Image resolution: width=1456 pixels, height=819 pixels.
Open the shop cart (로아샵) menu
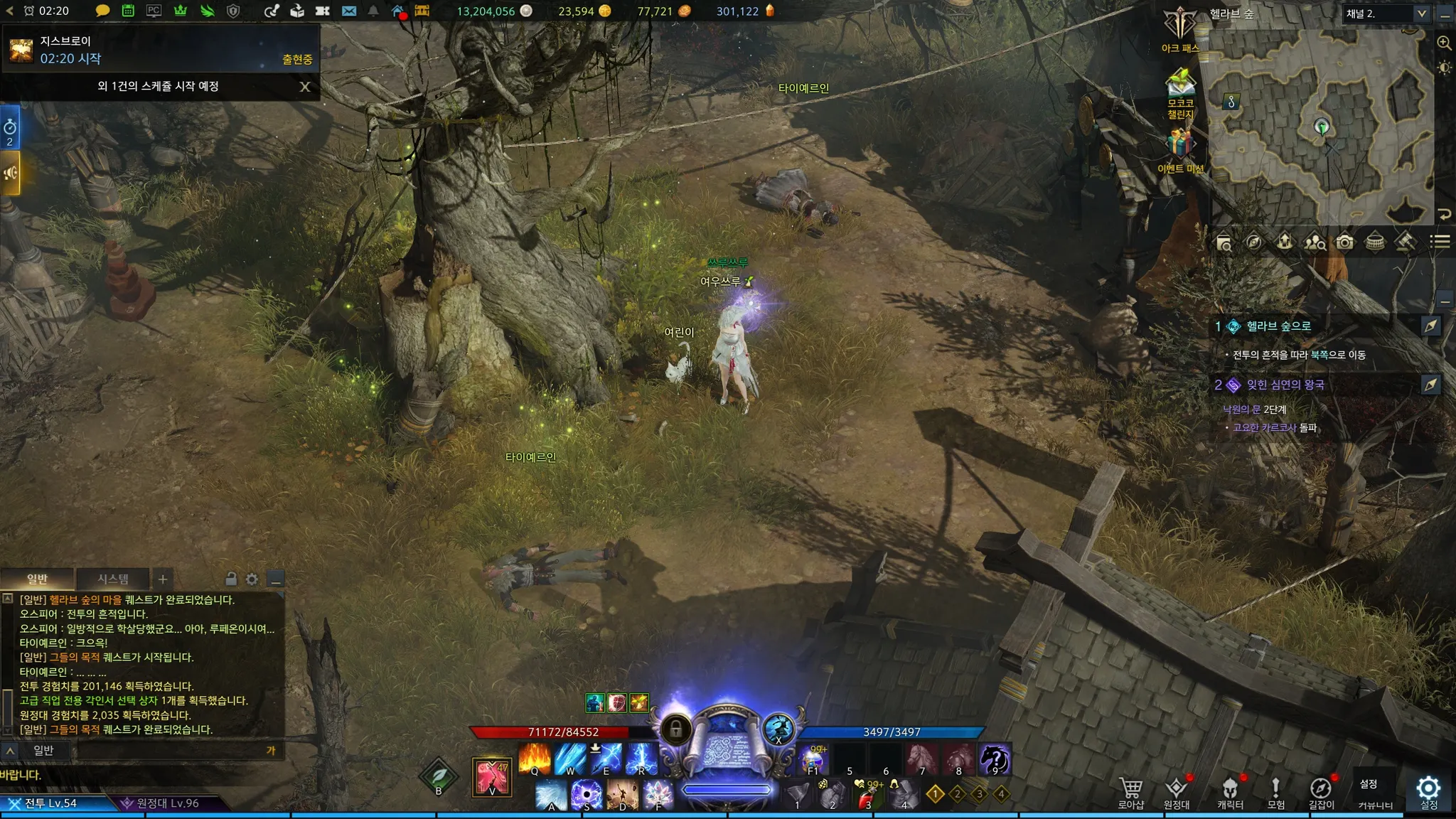click(1131, 792)
